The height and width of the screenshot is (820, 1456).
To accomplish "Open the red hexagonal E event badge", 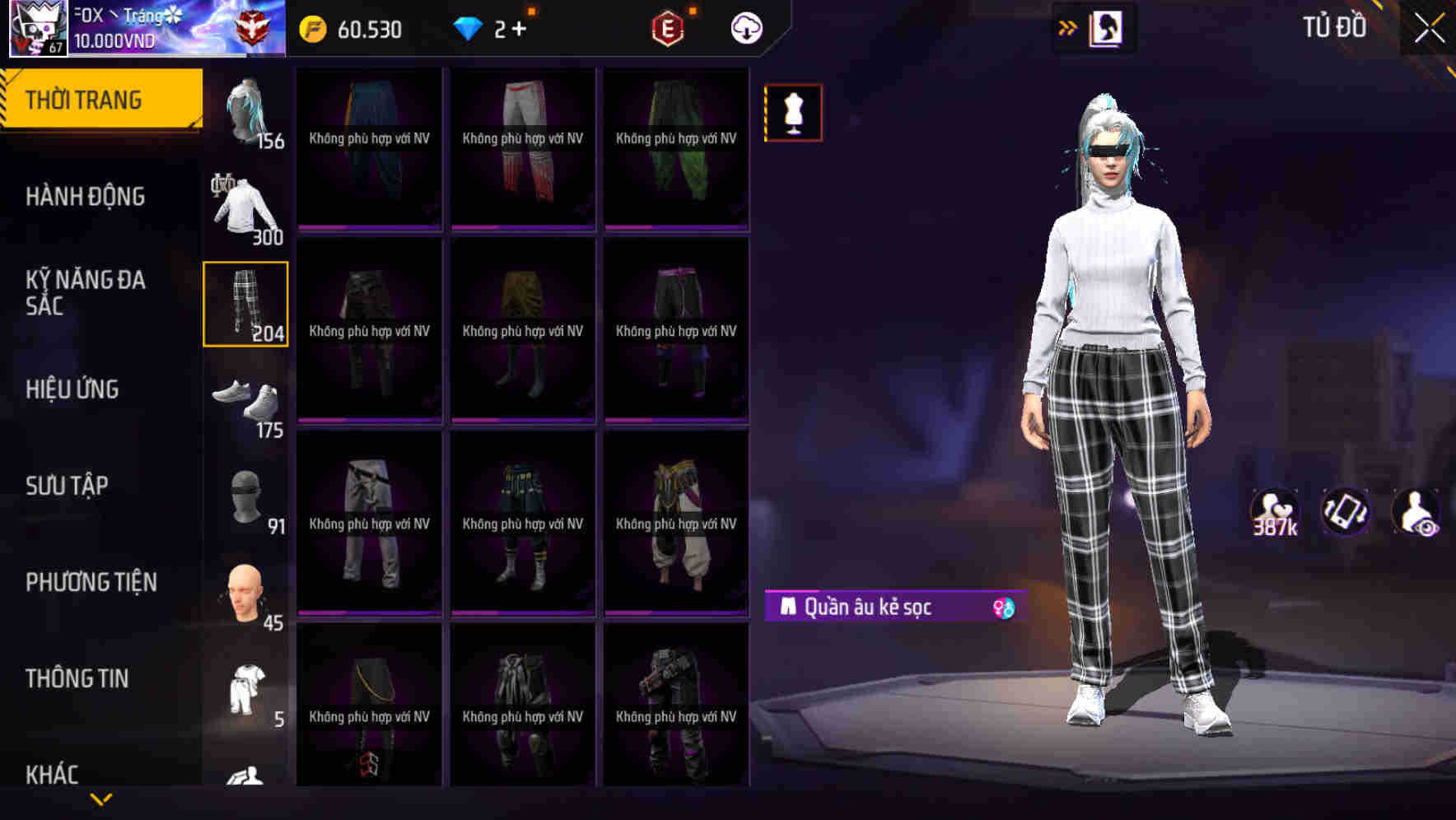I will 665,27.
